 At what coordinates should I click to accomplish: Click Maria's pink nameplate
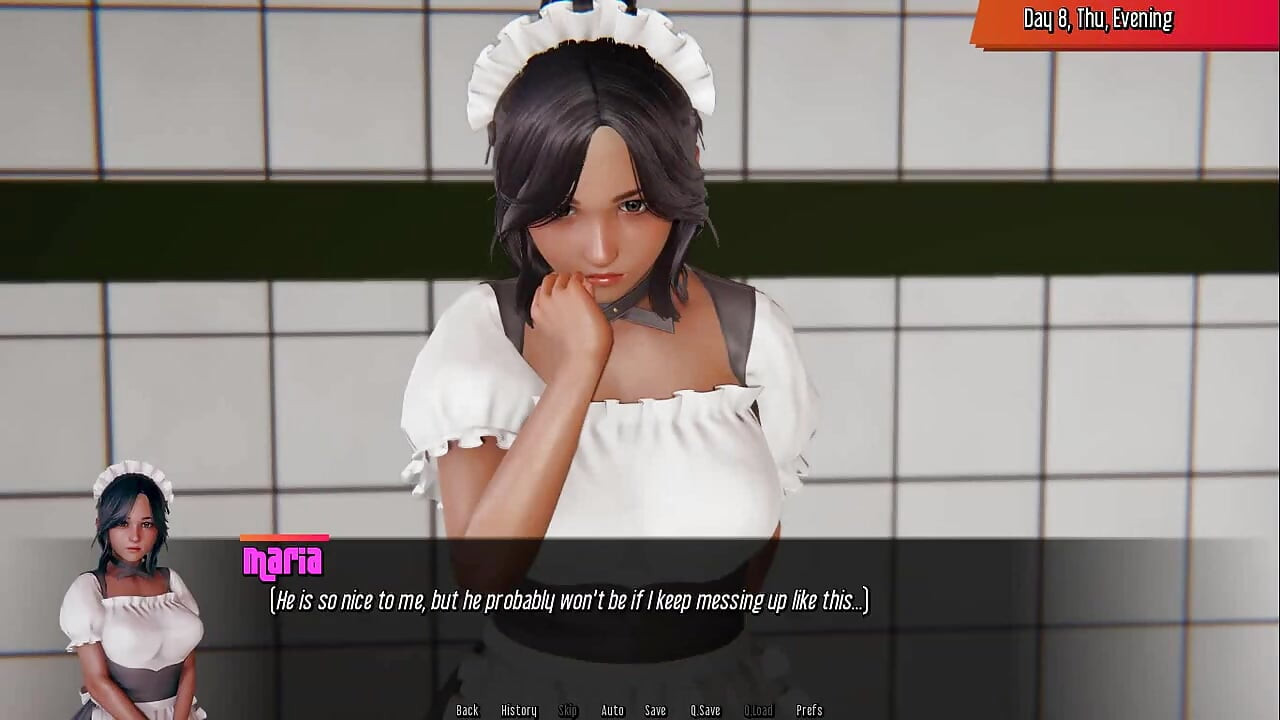[x=283, y=561]
